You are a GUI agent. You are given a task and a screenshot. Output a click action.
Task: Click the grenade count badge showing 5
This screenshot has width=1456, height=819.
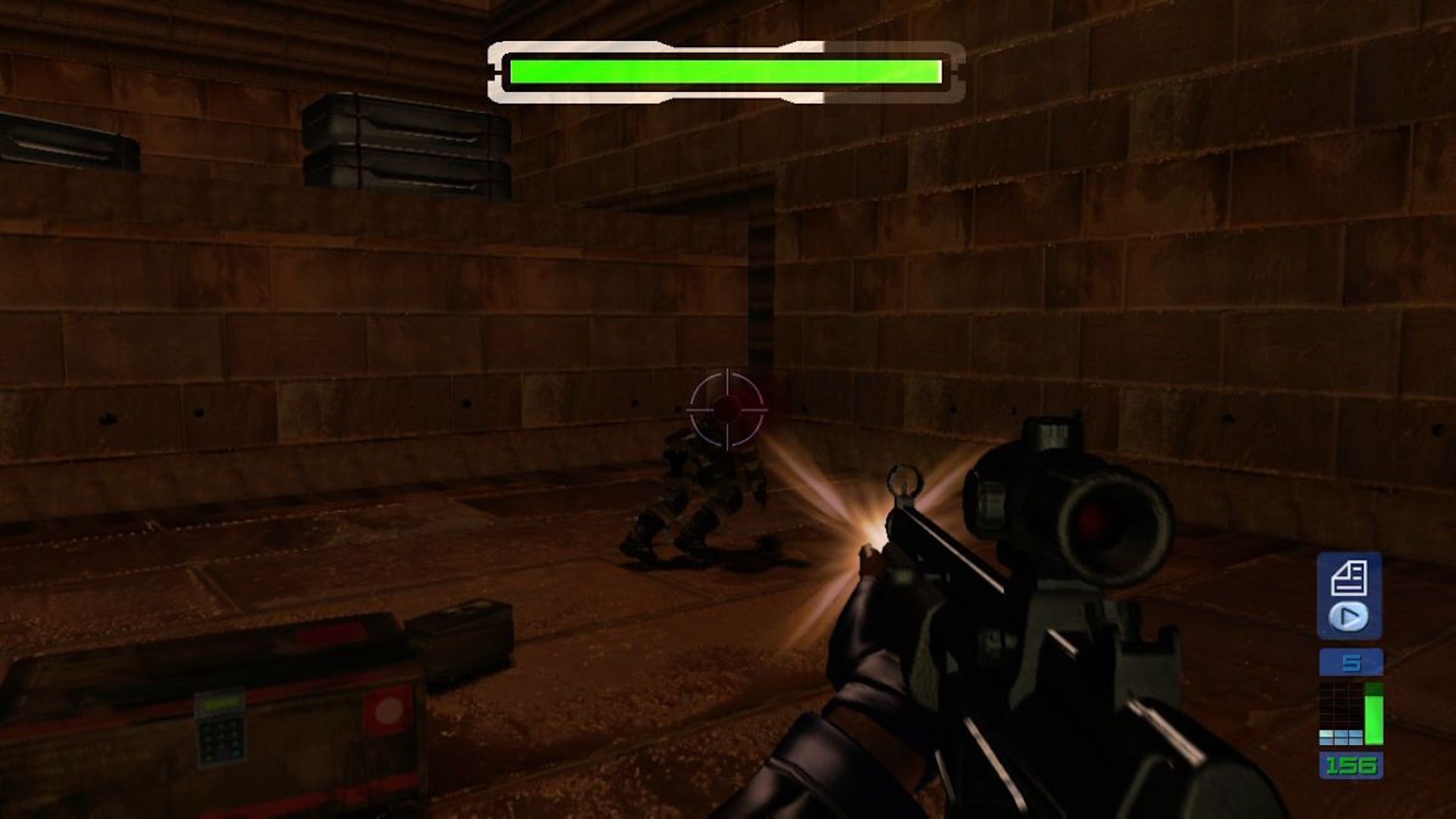click(1351, 661)
